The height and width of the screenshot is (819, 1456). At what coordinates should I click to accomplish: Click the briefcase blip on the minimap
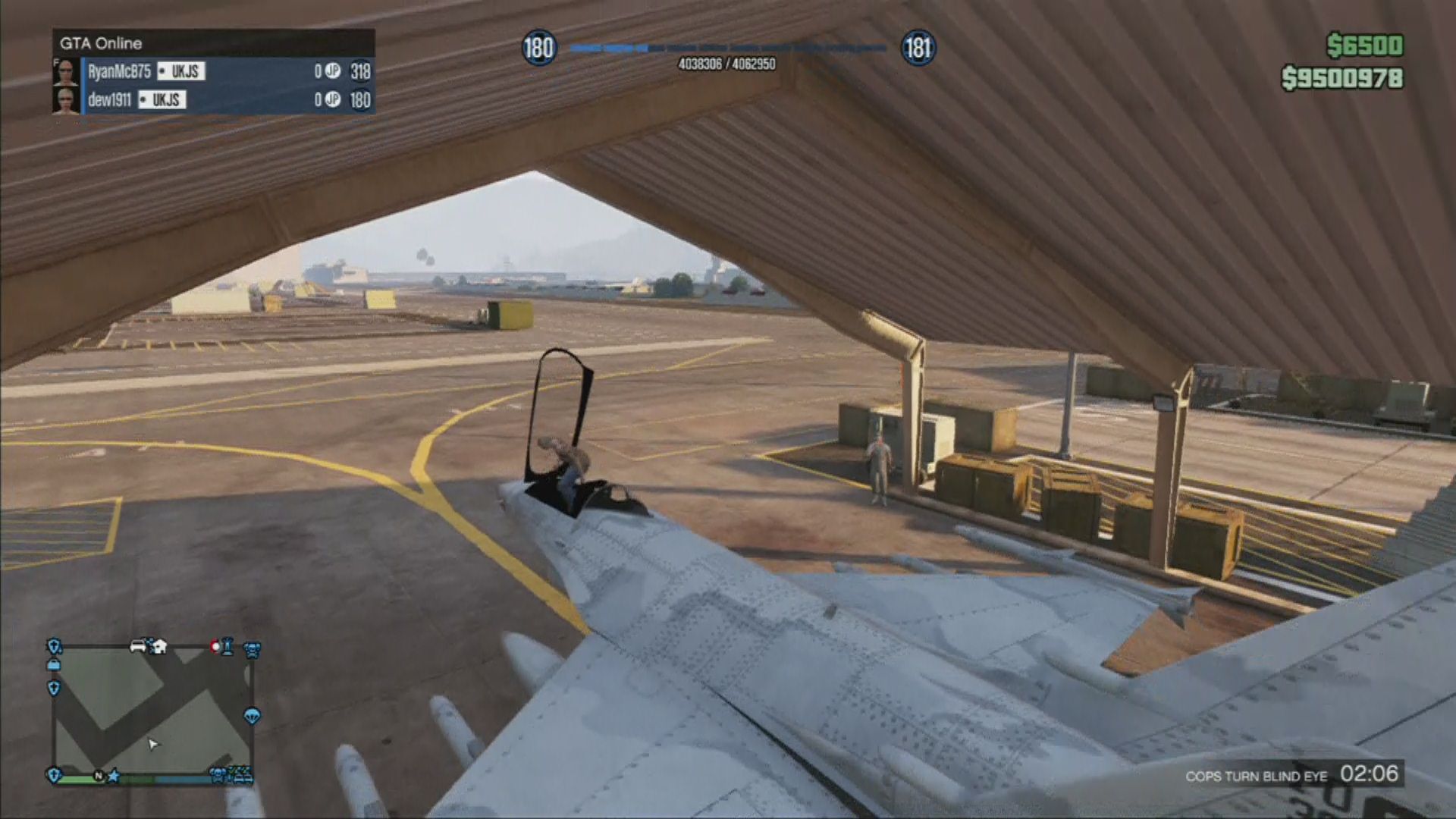53,665
